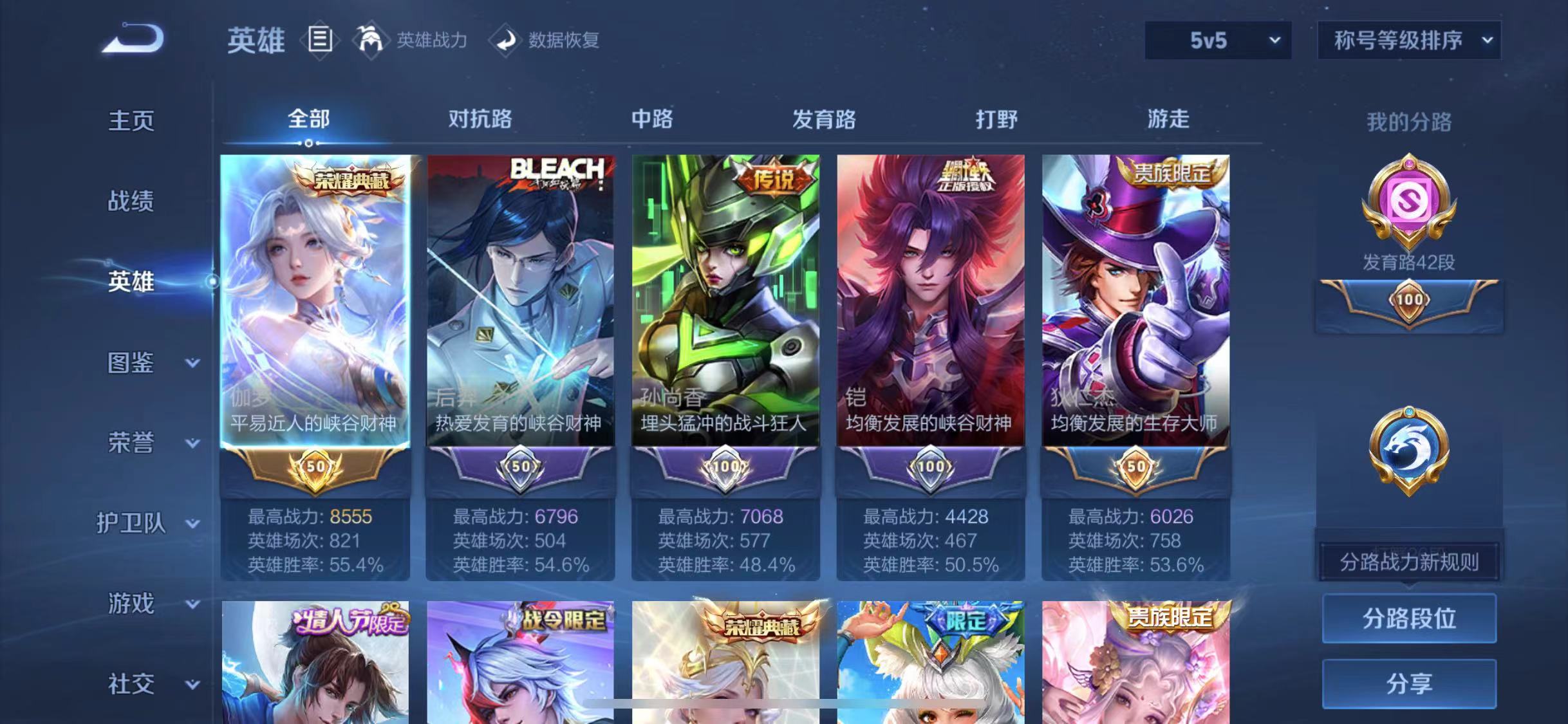The image size is (1568, 724).
Task: Open the 称号等级排序 sorting dropdown
Action: pos(1408,40)
